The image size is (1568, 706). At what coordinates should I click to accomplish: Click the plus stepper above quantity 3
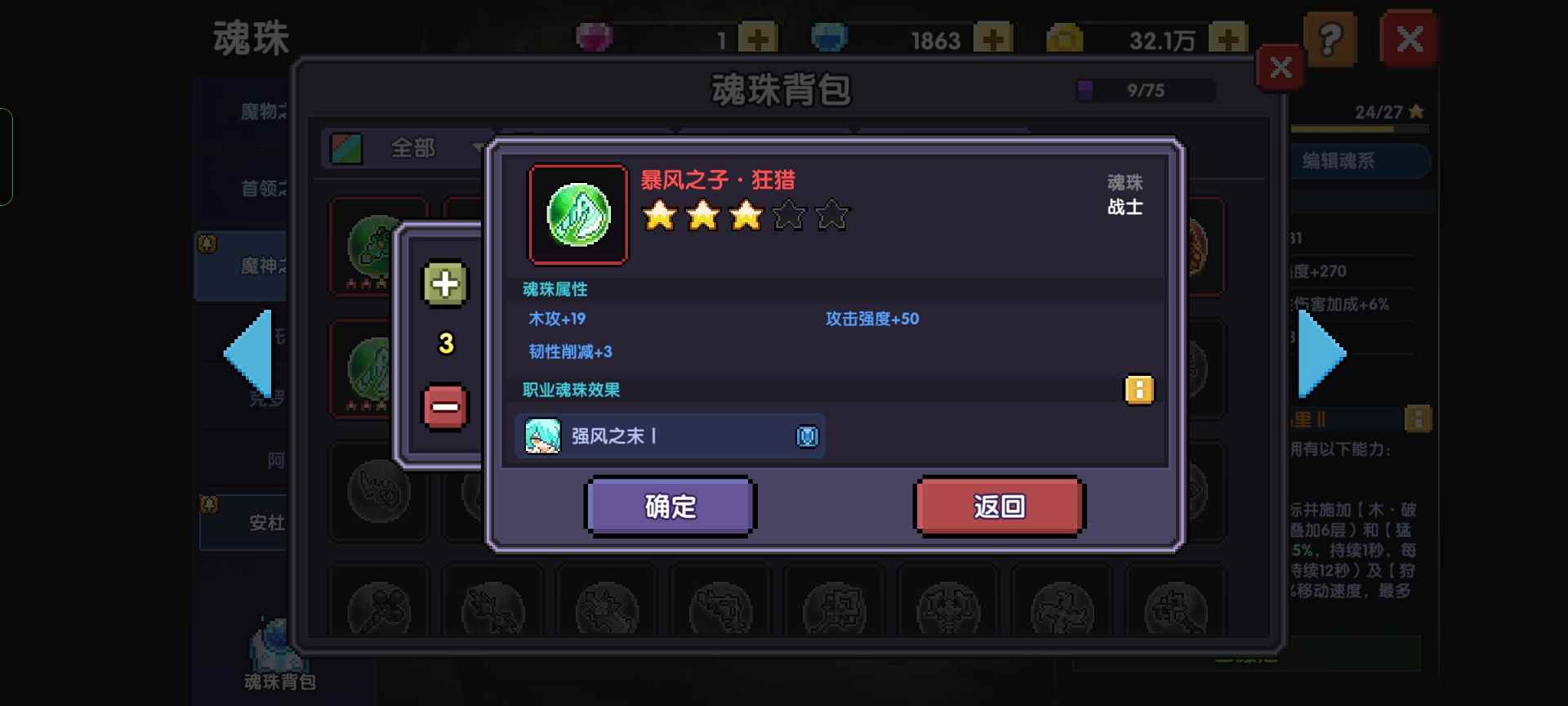(444, 284)
